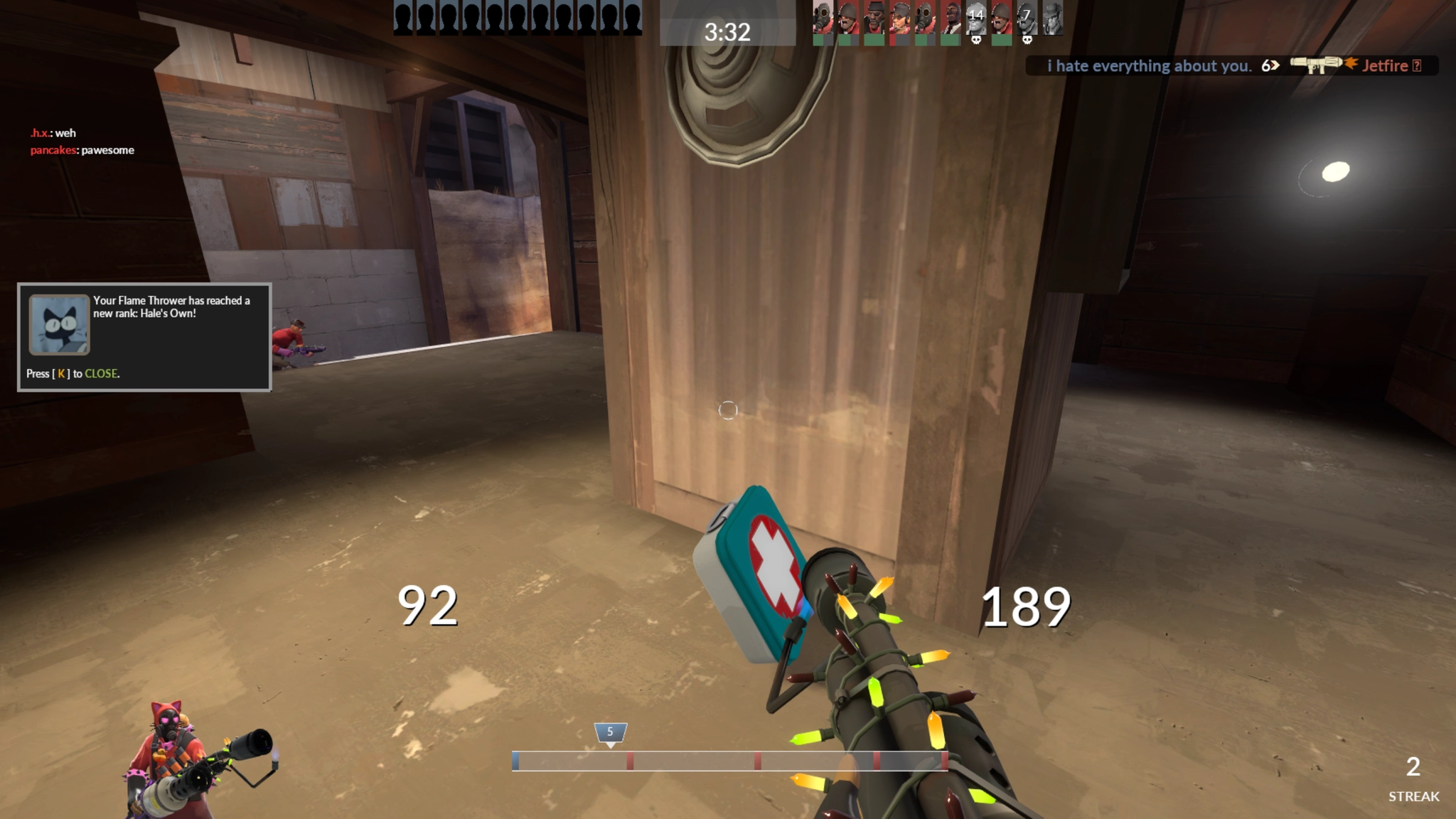The height and width of the screenshot is (819, 1456).
Task: Click the rocket launcher icon in the killfeed
Action: tap(1317, 66)
